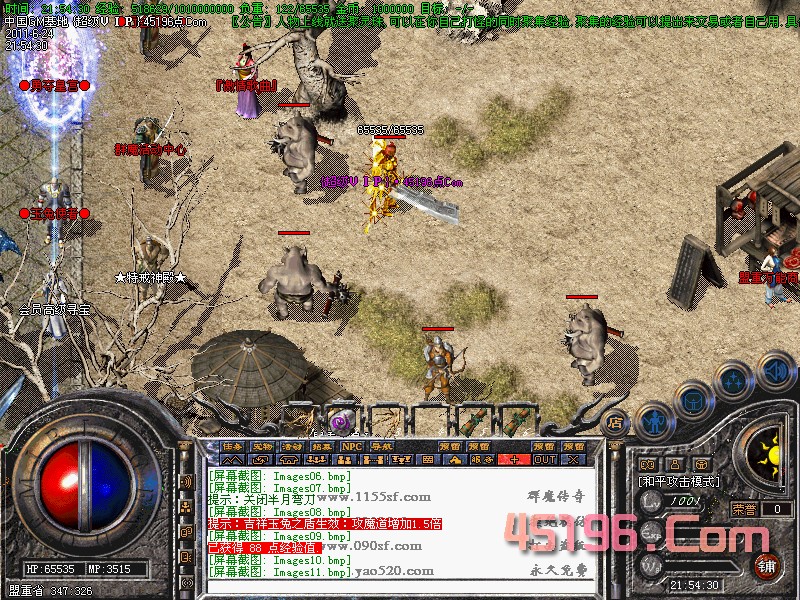Click the 荣誉 honor label button
The width and height of the screenshot is (800, 600).
point(743,509)
